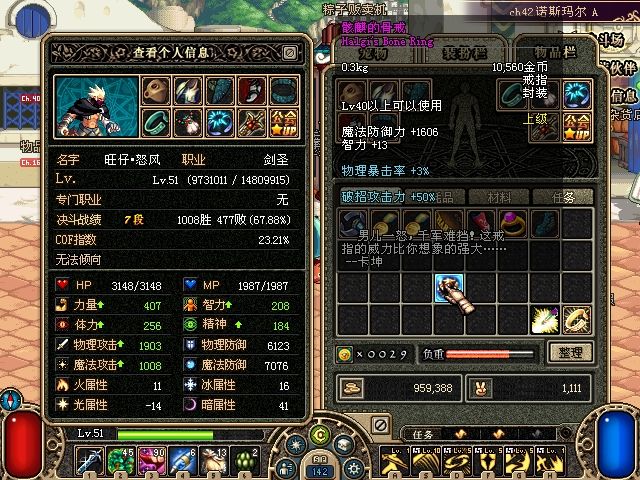Open the 物品栏 item inventory tab
This screenshot has width=640, height=480.
point(553,53)
